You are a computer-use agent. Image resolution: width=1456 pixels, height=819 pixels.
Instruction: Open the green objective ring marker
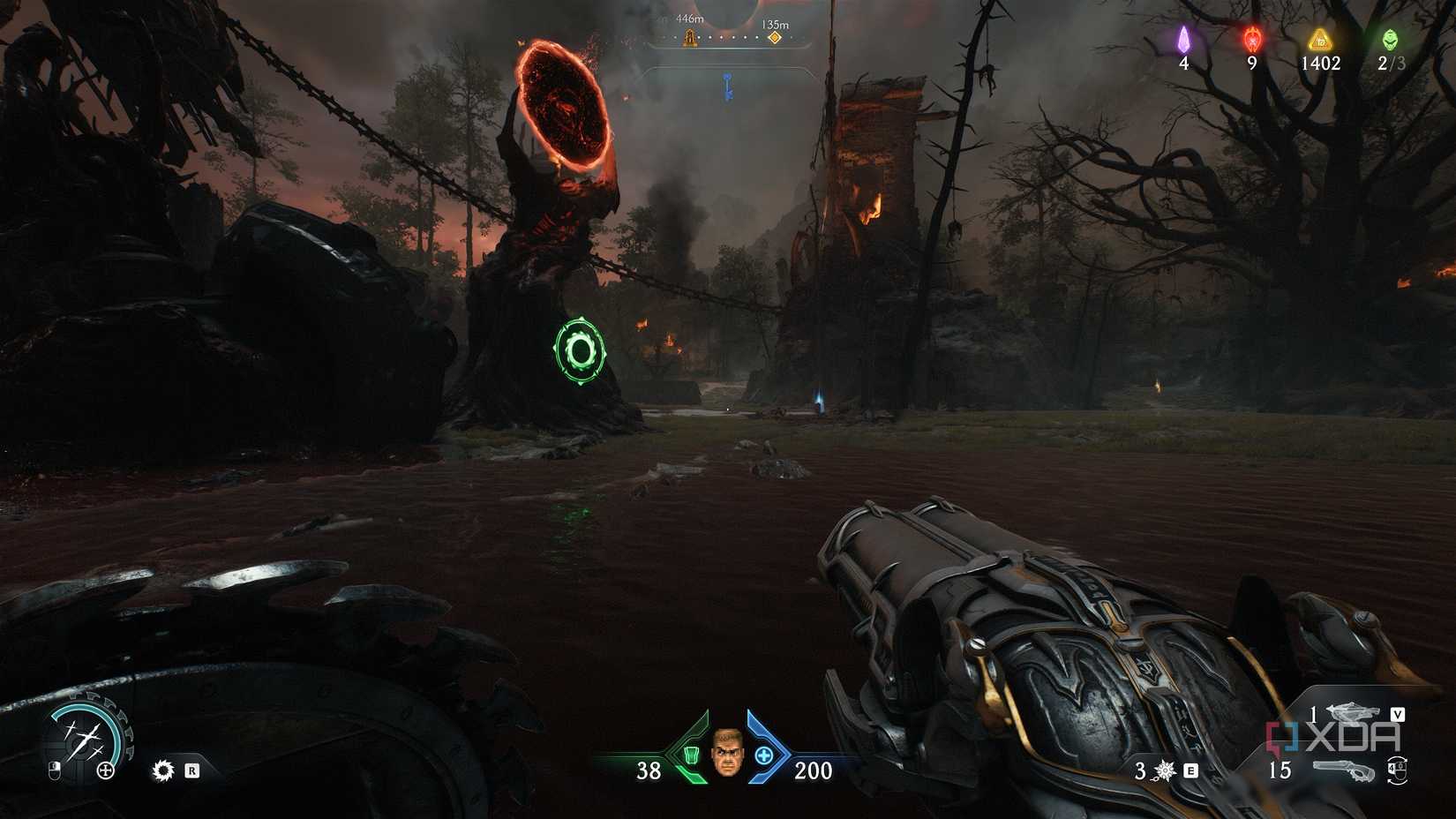(578, 349)
